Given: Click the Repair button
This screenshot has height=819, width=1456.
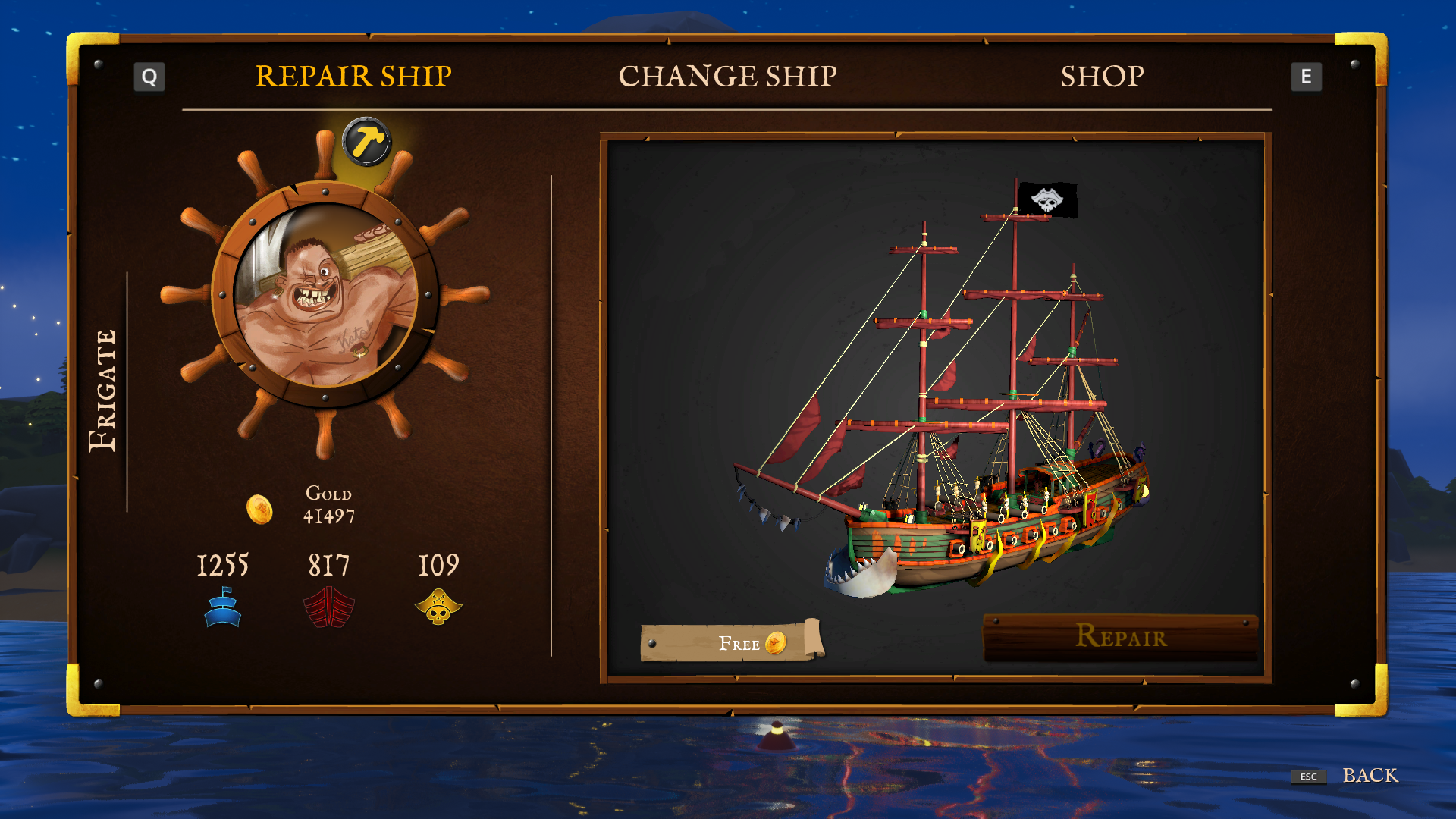Looking at the screenshot, I should point(1120,638).
